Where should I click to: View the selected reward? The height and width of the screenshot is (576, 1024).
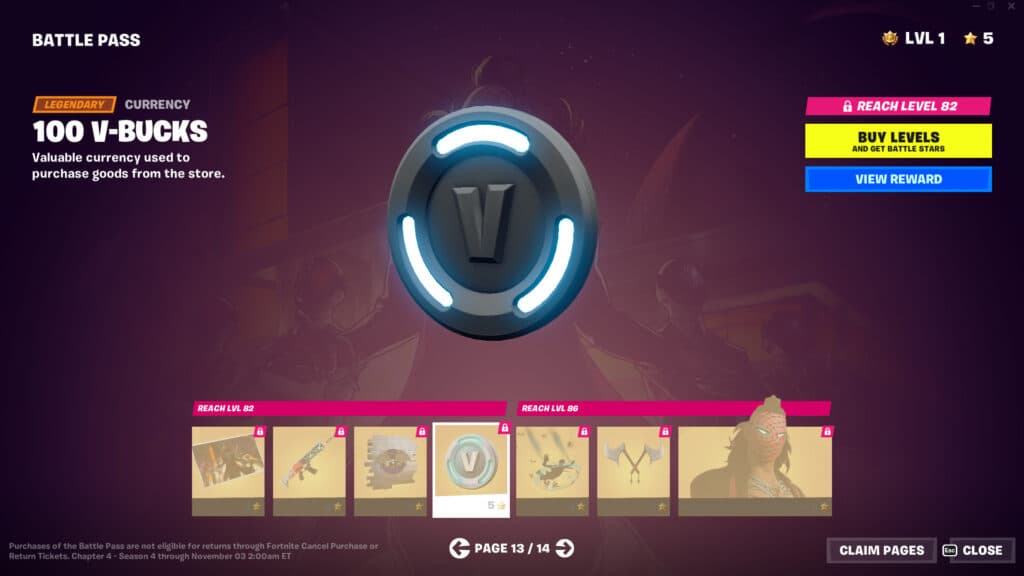pos(898,179)
